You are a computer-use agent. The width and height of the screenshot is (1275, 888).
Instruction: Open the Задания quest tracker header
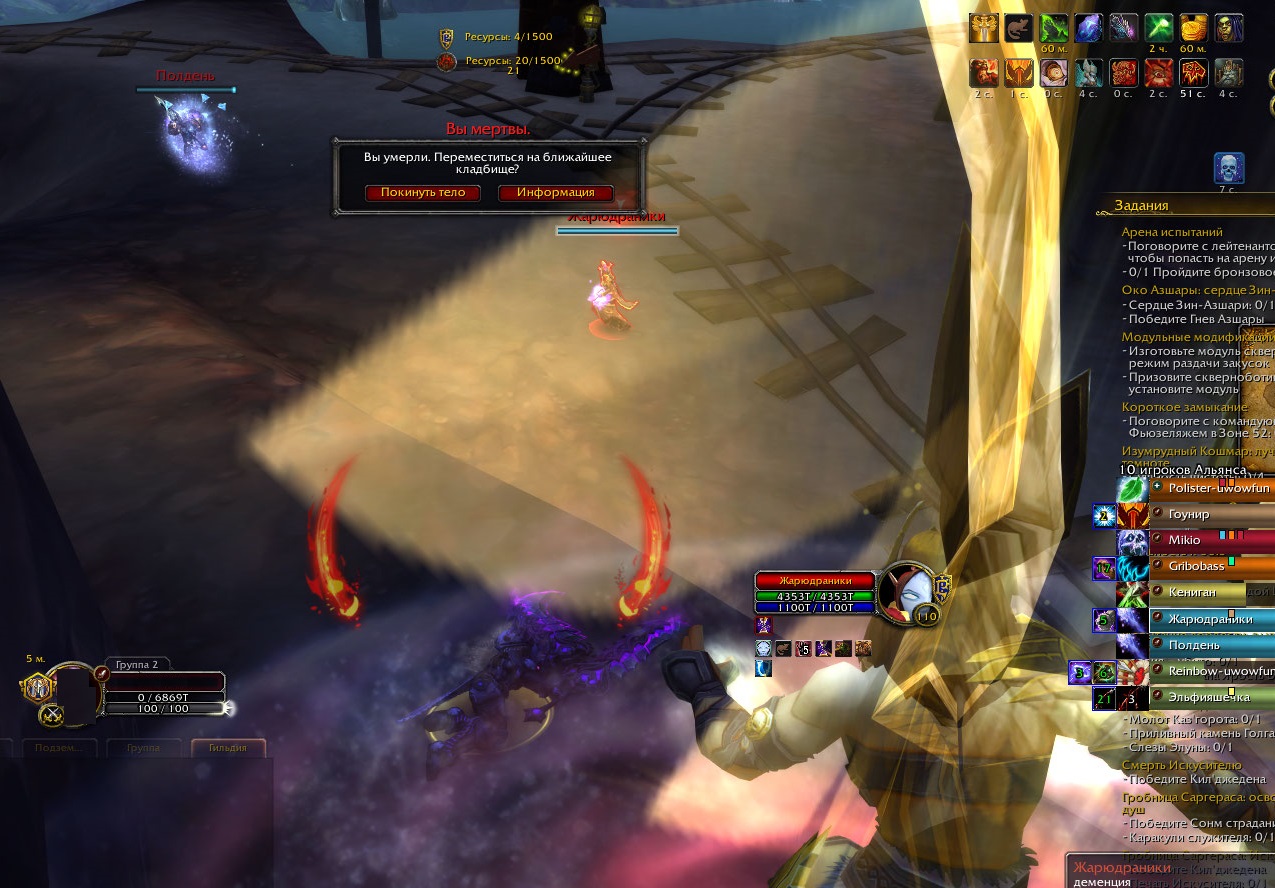tap(1141, 206)
